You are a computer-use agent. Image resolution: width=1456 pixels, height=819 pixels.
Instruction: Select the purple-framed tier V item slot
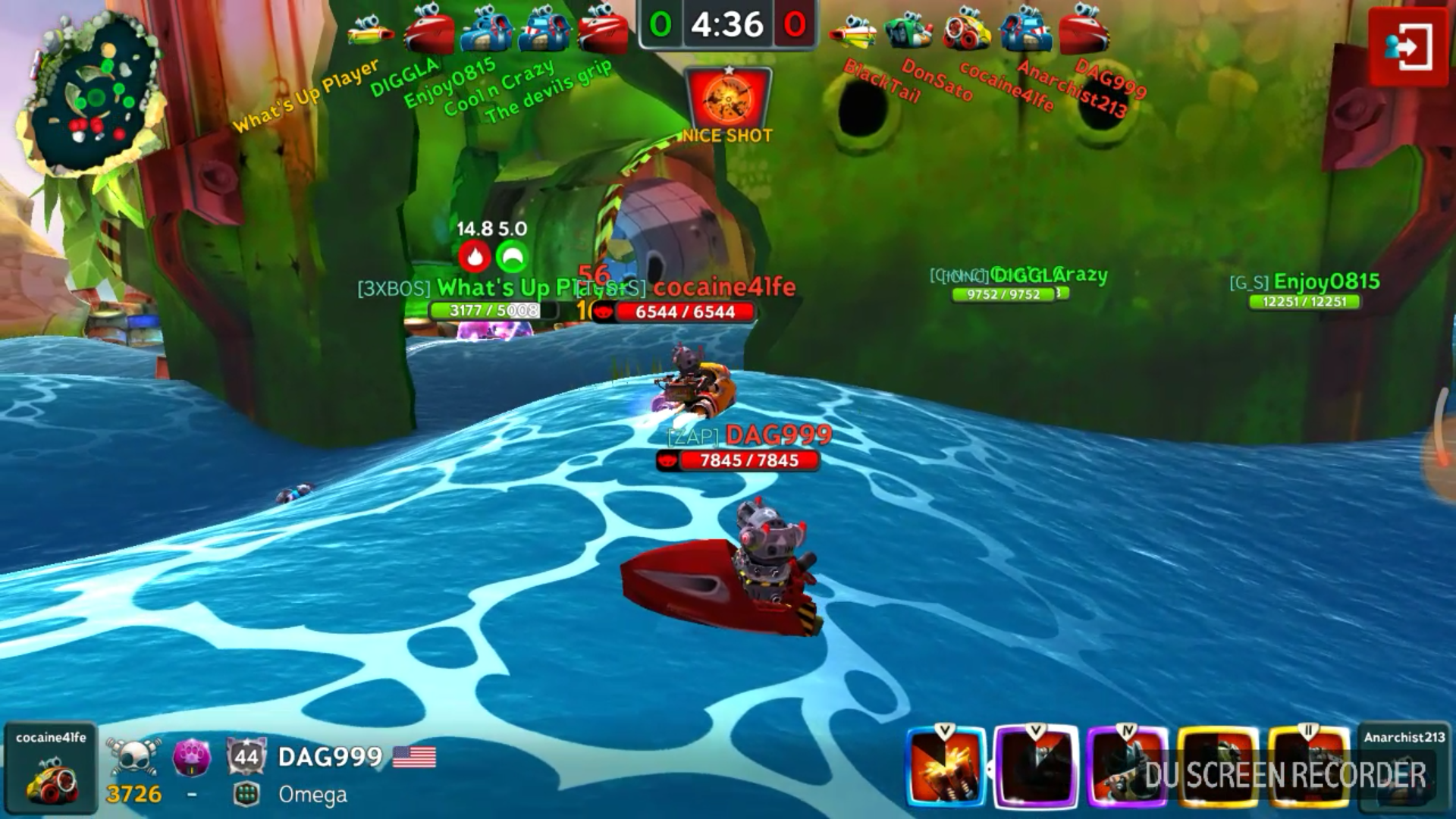tap(1036, 767)
